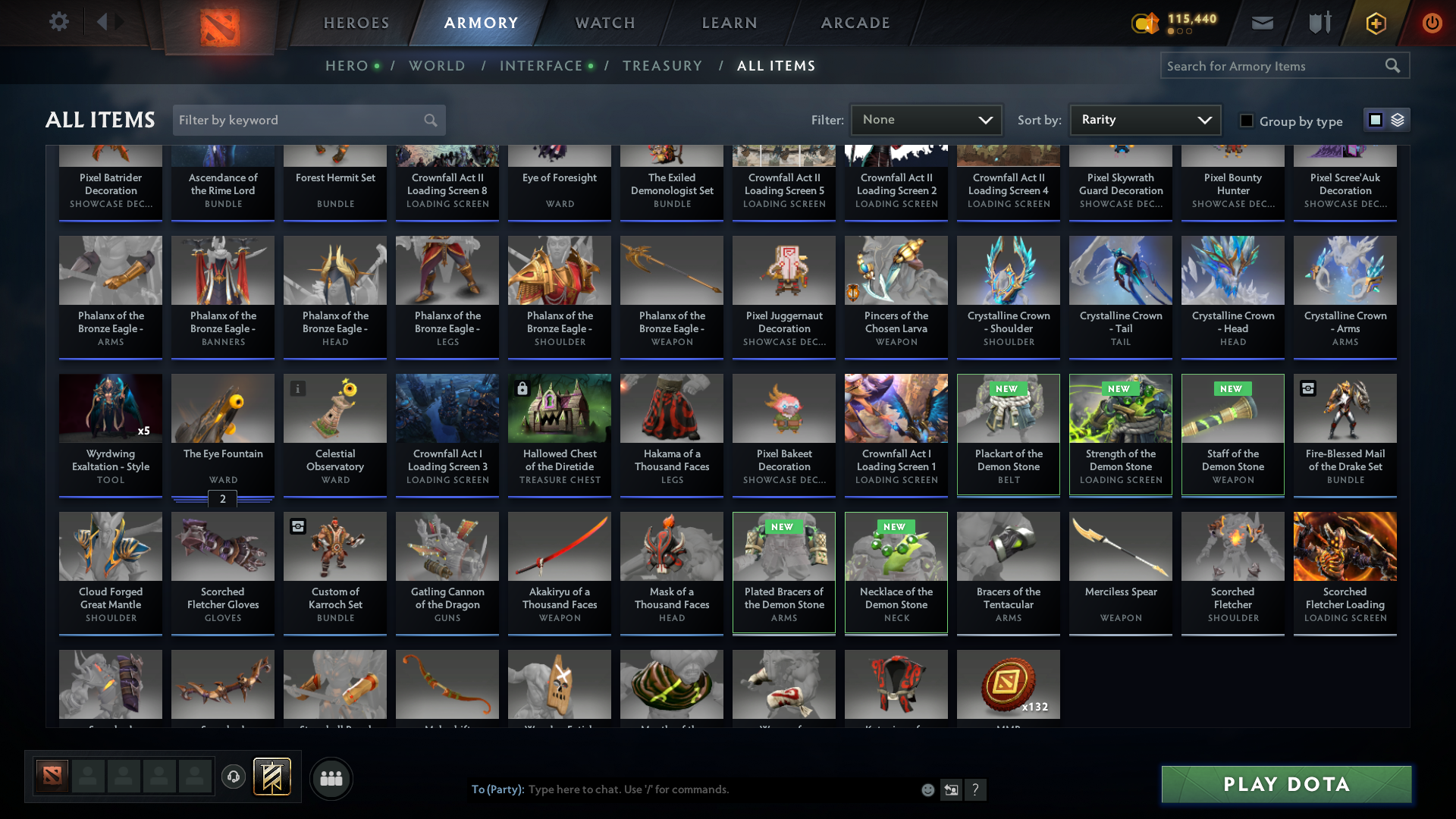The height and width of the screenshot is (819, 1456).
Task: Click the power/exit icon top right
Action: pyautogui.click(x=1432, y=23)
